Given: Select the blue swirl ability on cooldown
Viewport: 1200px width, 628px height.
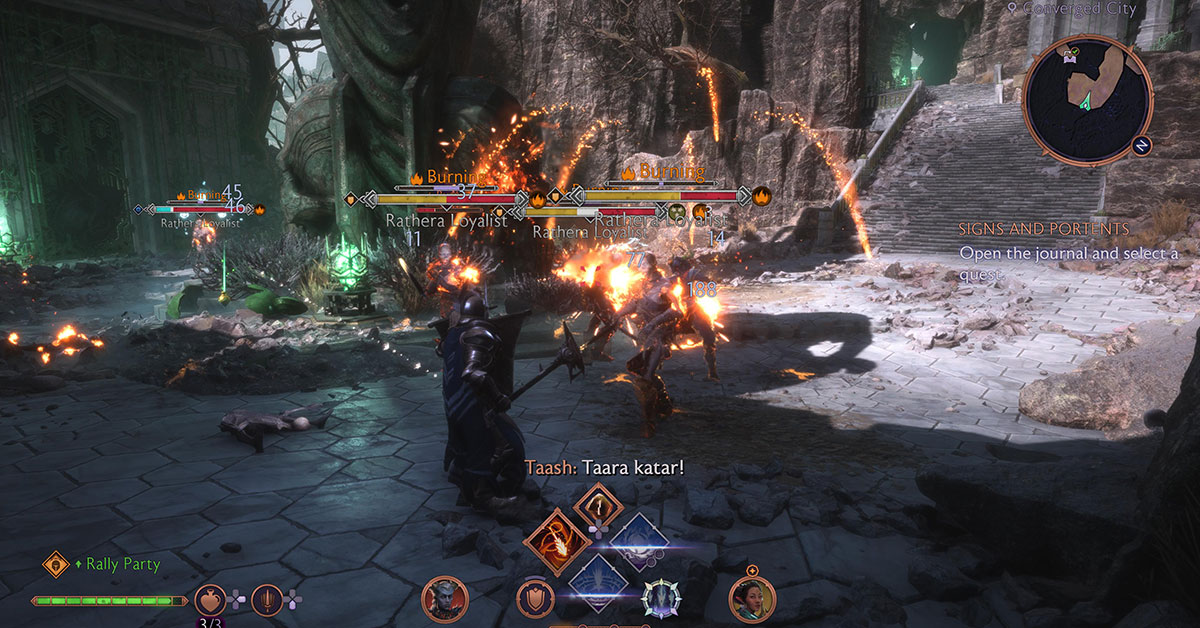Looking at the screenshot, I should (638, 542).
